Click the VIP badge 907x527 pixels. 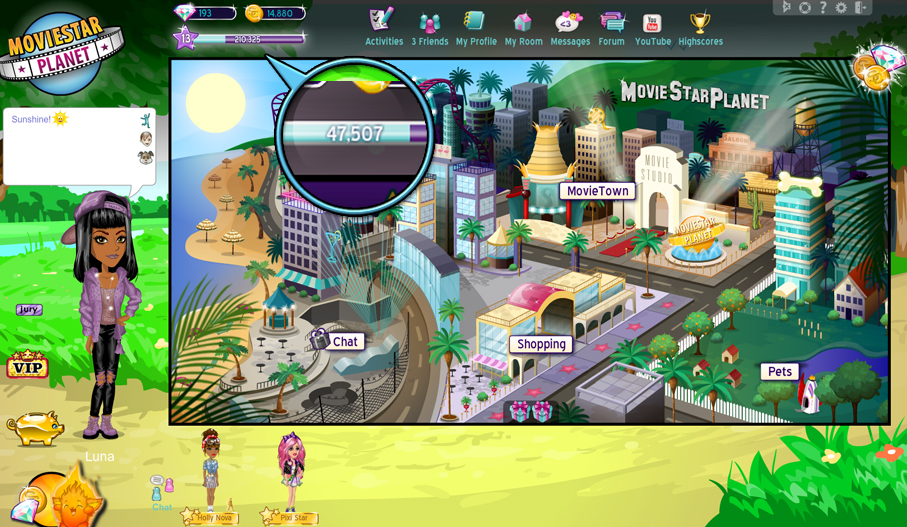click(x=27, y=366)
